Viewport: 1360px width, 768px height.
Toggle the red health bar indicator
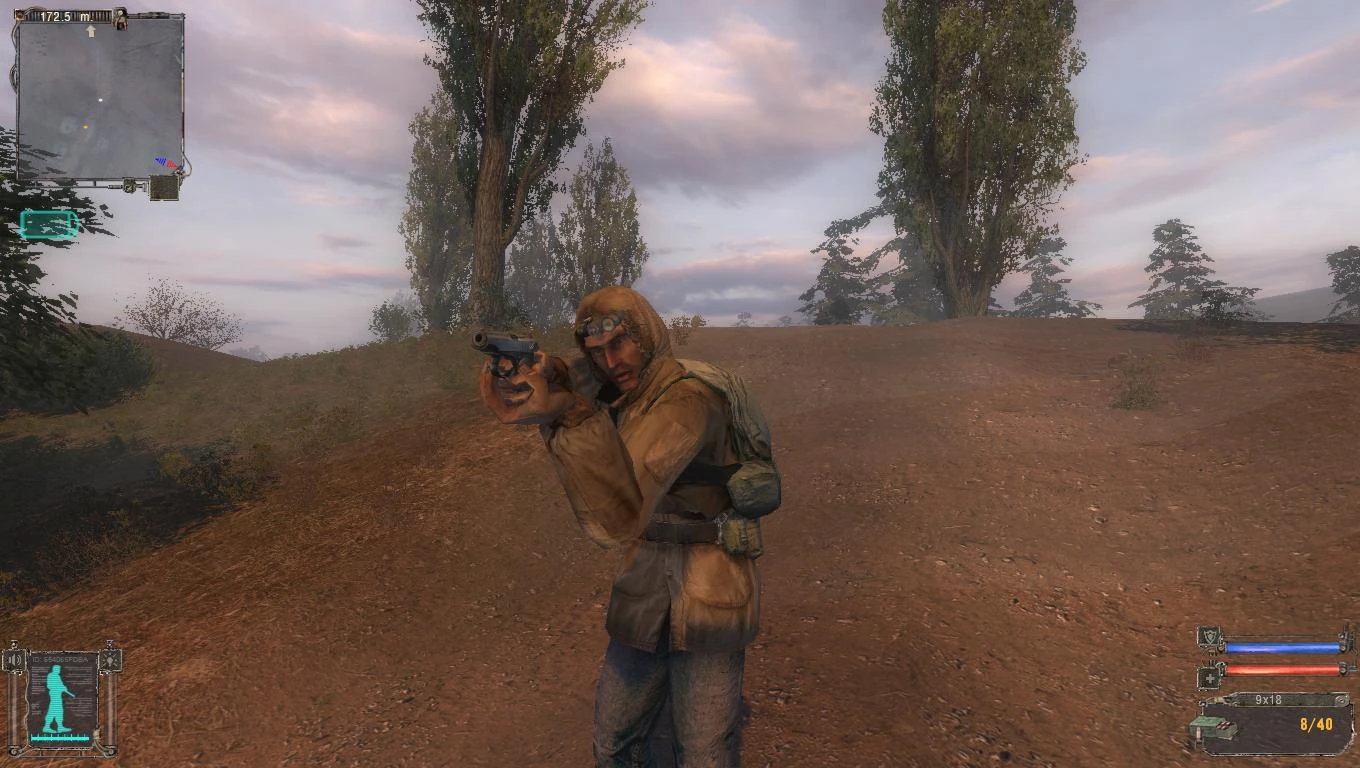tap(1282, 670)
